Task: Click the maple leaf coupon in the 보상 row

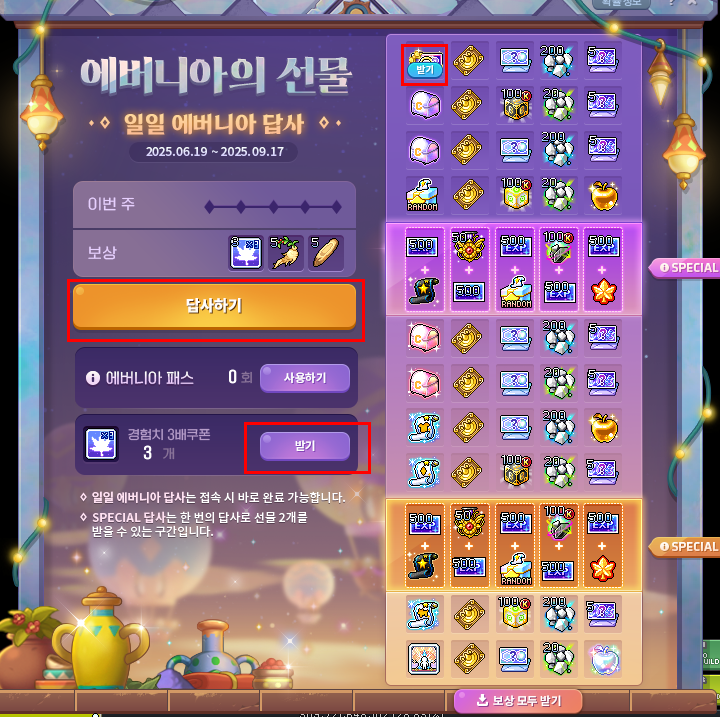Action: pyautogui.click(x=245, y=253)
